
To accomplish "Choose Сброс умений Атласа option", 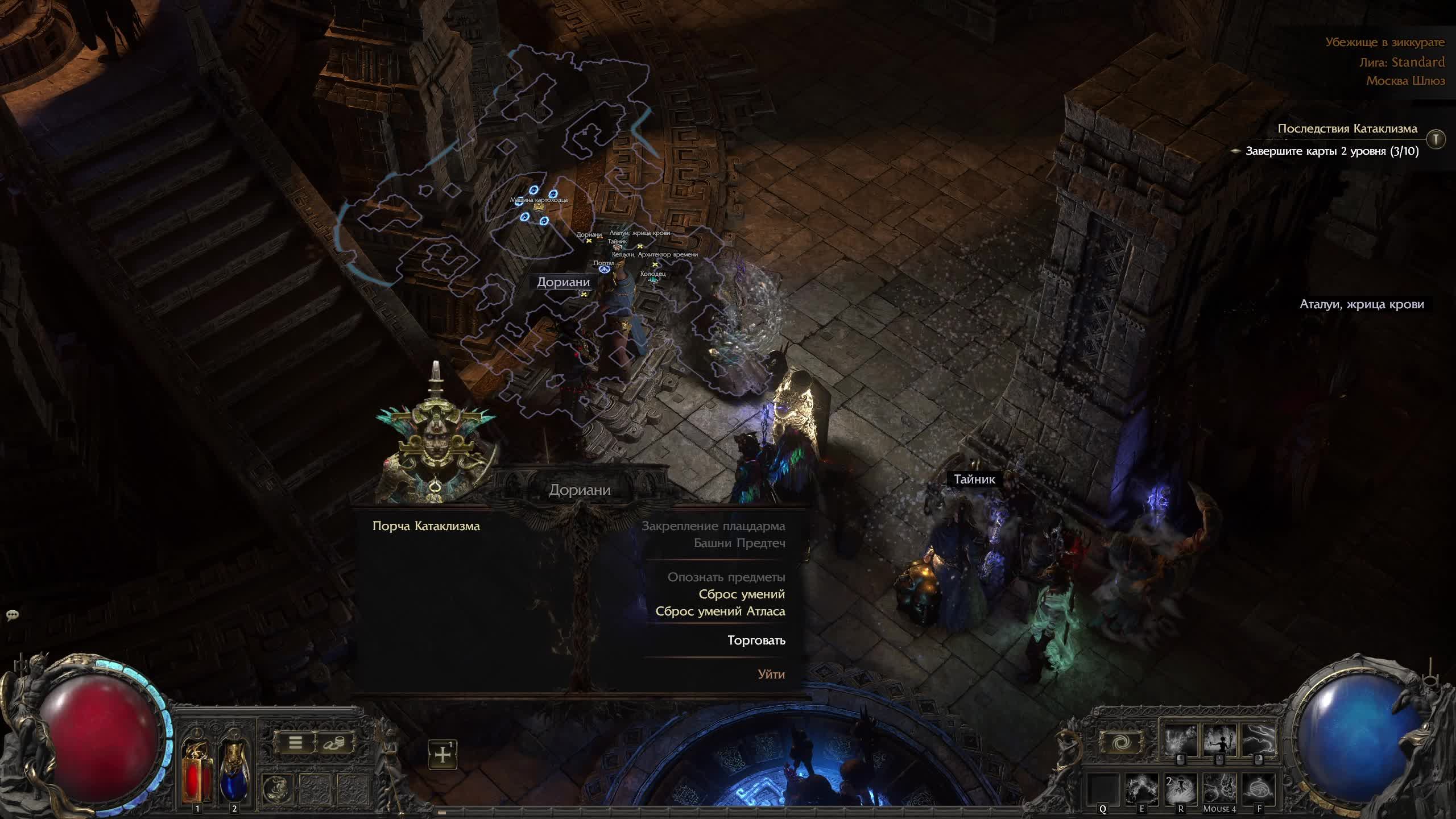I will 720,611.
